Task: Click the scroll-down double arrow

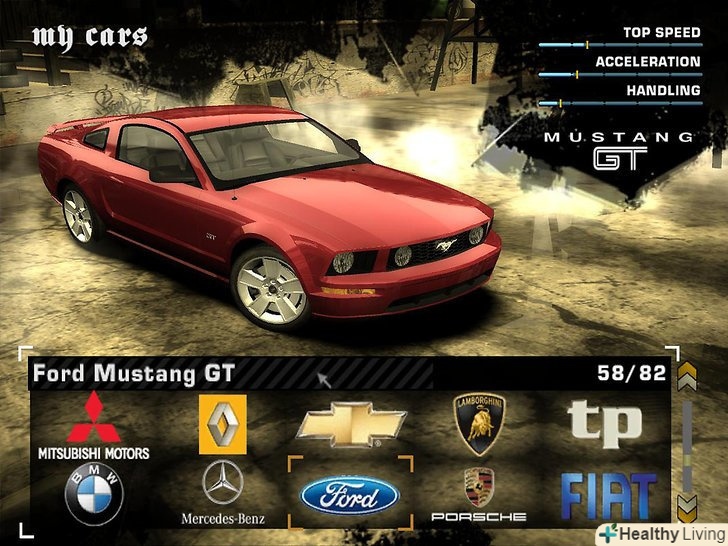Action: pos(686,503)
